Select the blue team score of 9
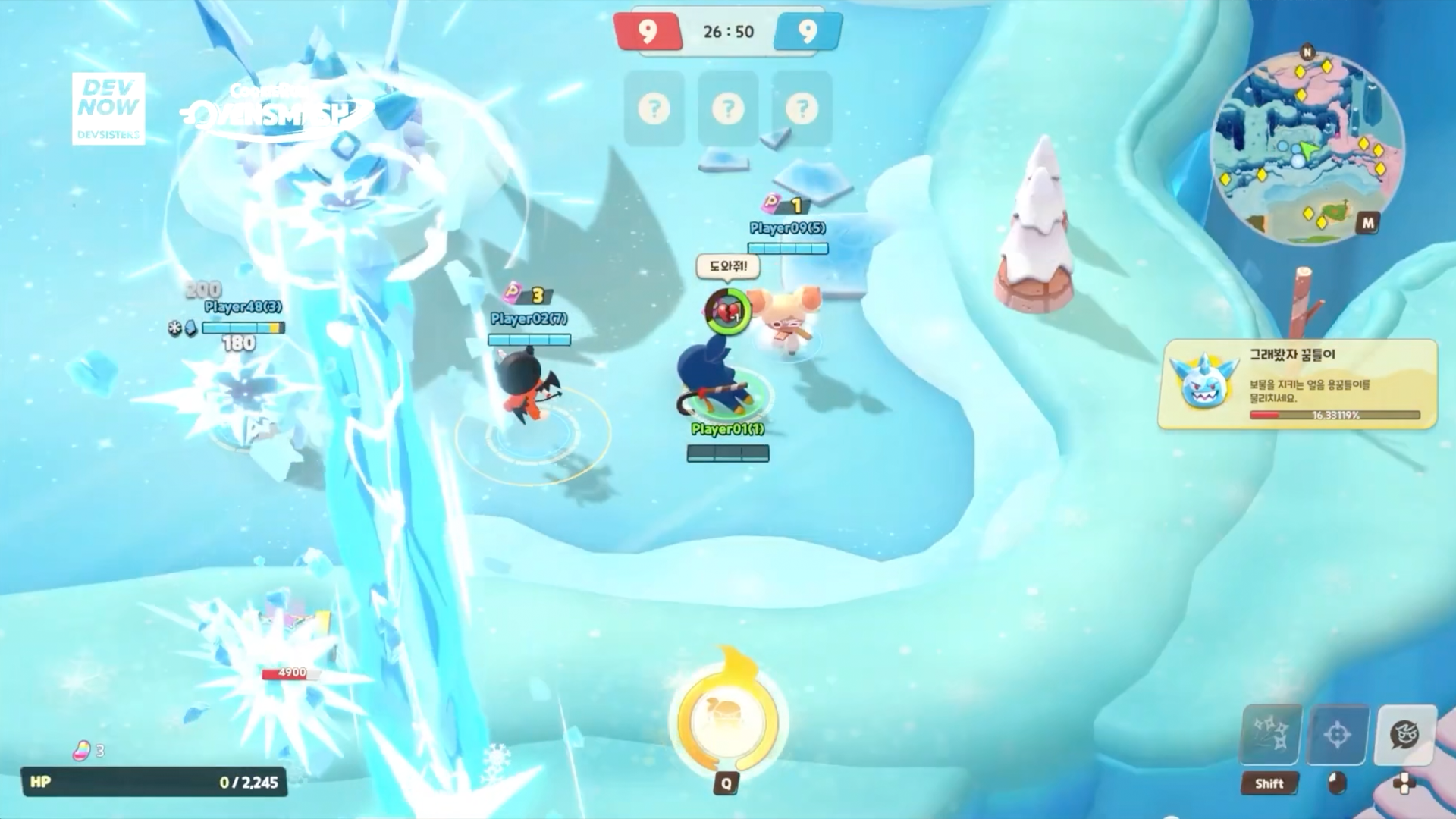 [x=807, y=32]
